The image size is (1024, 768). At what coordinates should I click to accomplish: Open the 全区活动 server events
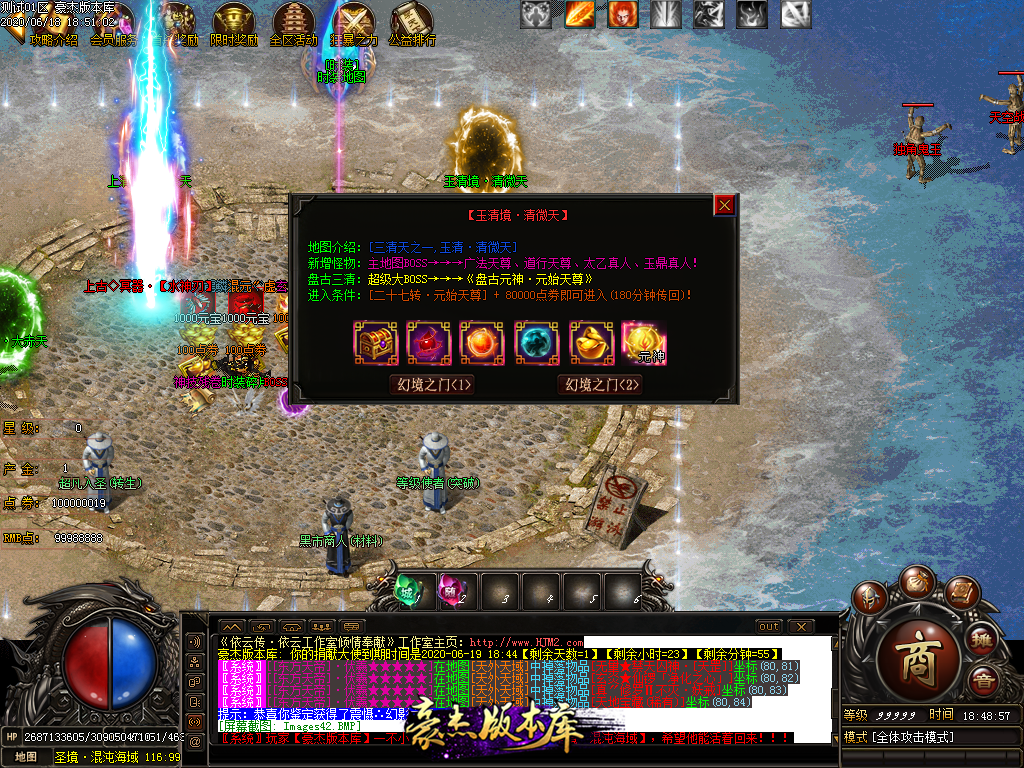click(x=293, y=24)
